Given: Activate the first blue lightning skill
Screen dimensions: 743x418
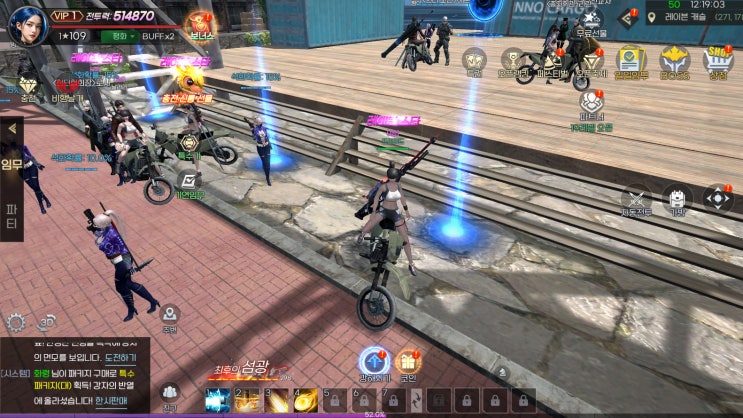Looking at the screenshot, I should tap(217, 401).
